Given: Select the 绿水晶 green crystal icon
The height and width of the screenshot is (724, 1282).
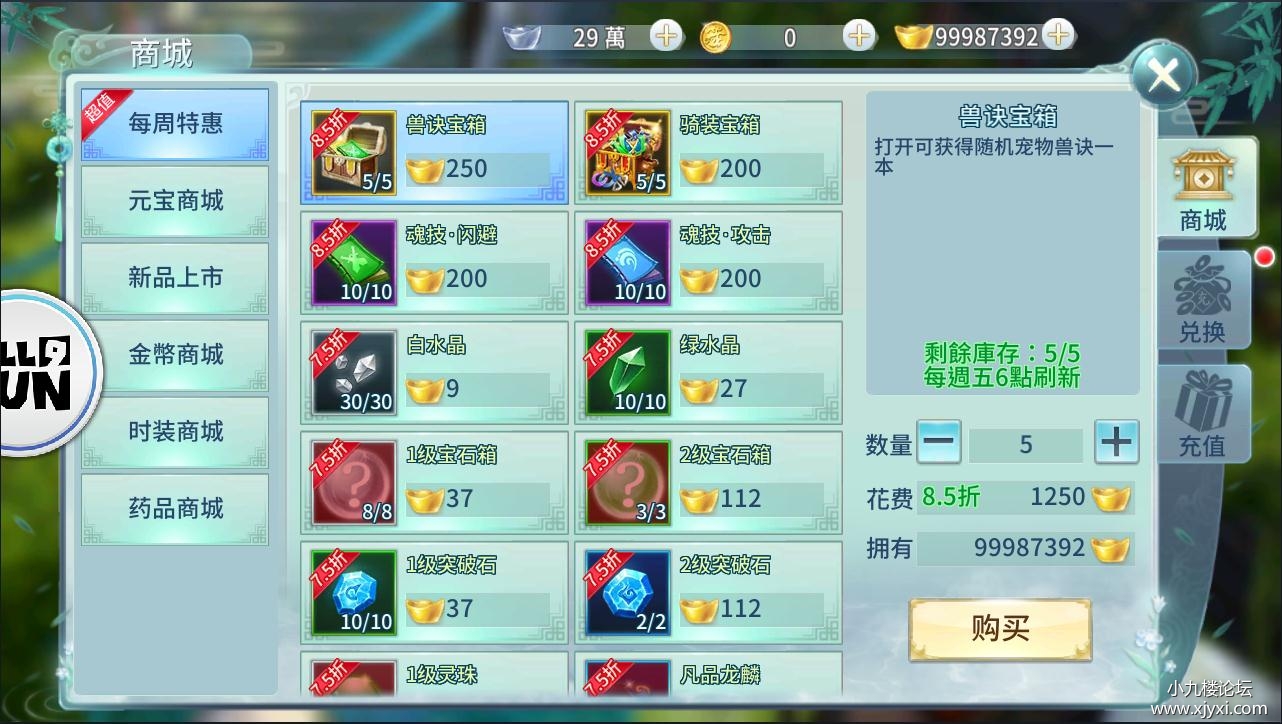Looking at the screenshot, I should pos(626,372).
